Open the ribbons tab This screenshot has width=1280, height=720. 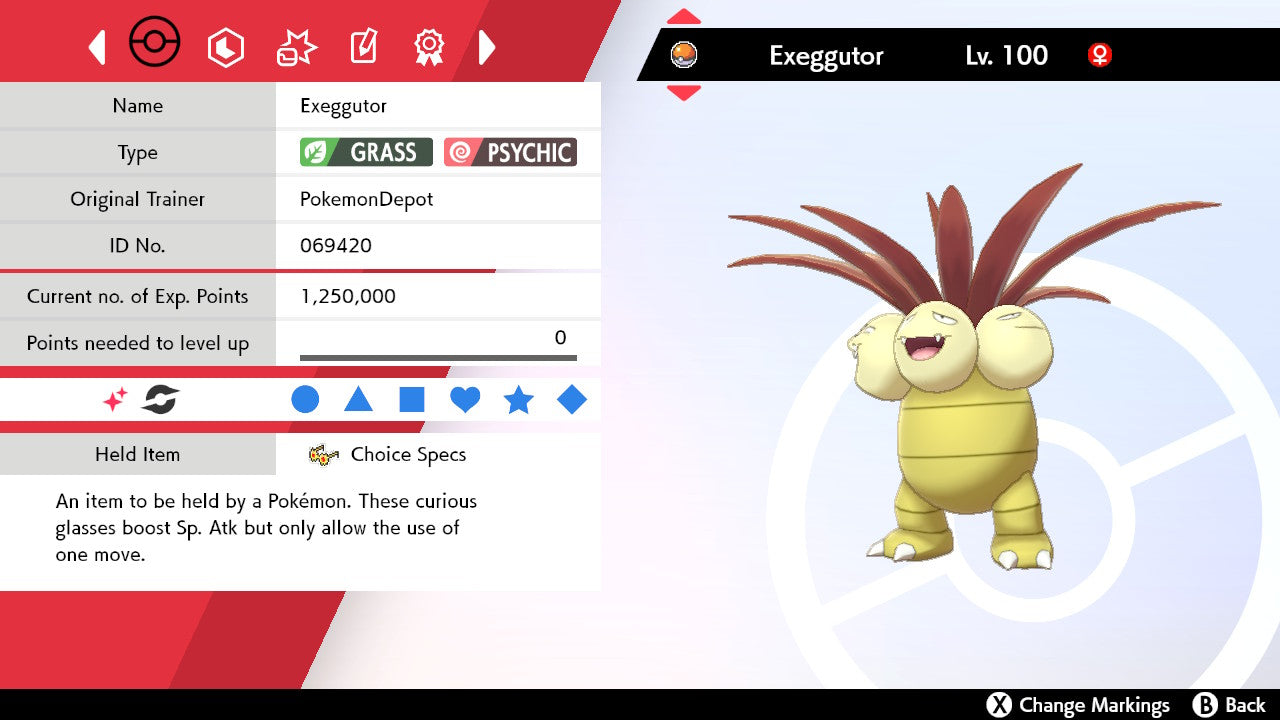click(x=429, y=46)
